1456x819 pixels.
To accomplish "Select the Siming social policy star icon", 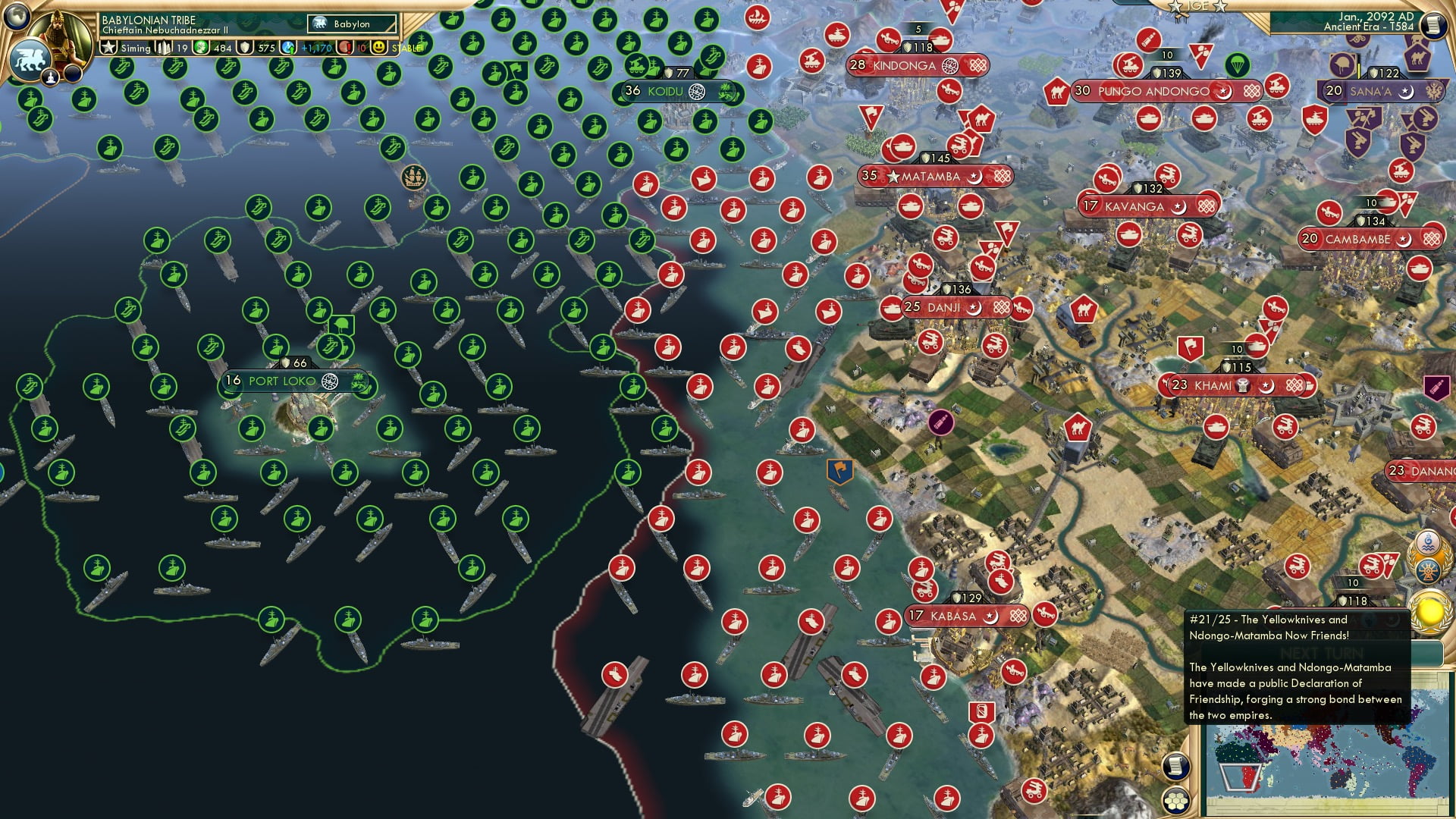I will click(108, 49).
